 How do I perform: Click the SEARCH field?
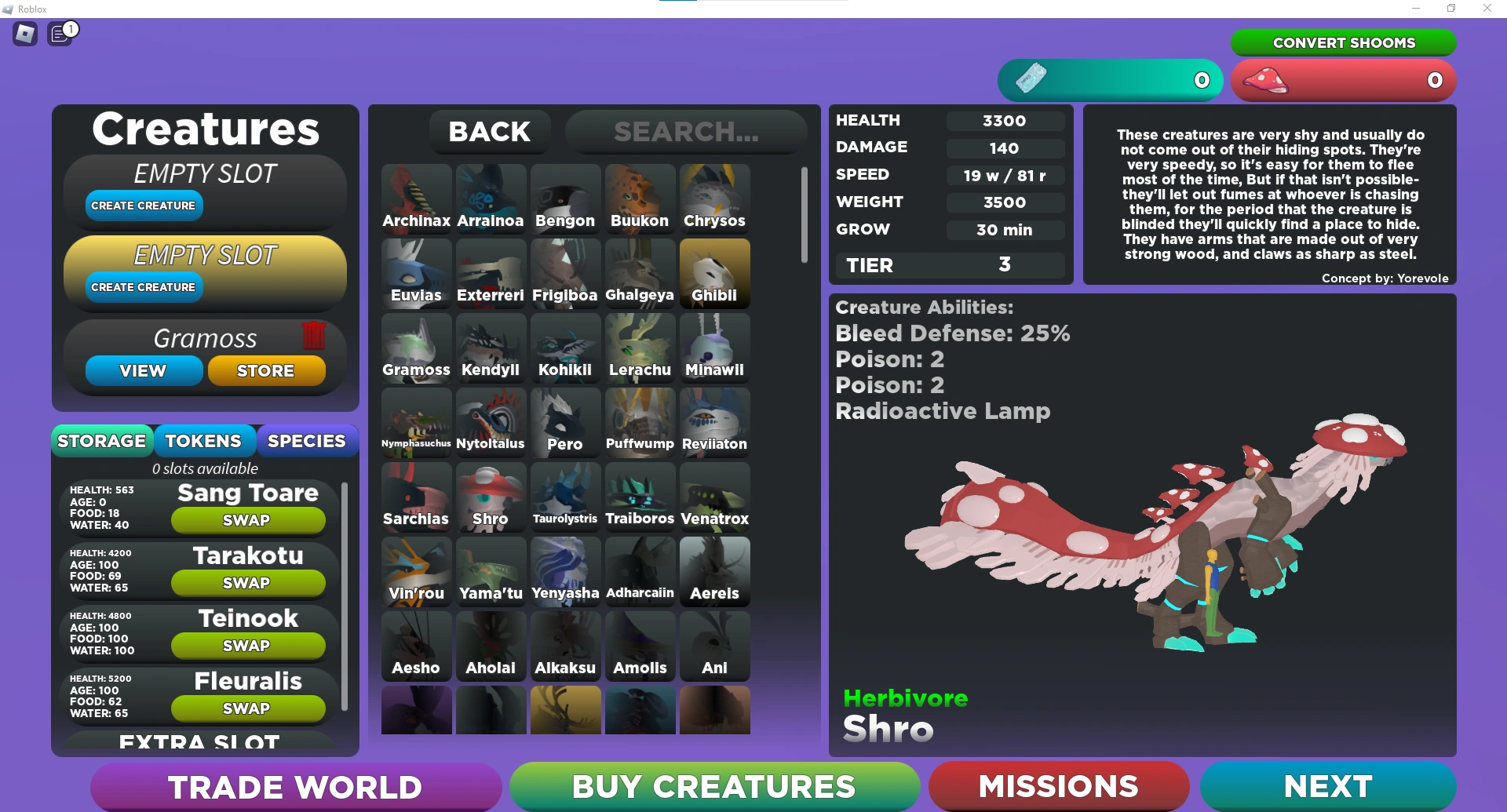pos(686,131)
